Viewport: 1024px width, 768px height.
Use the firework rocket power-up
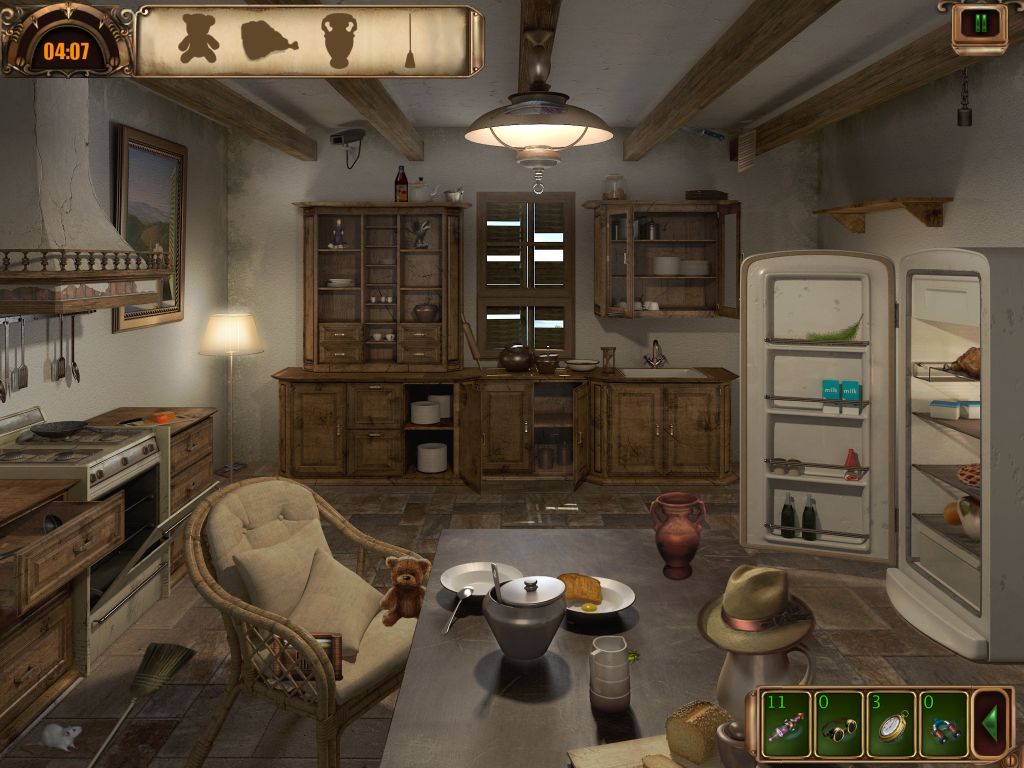click(x=786, y=724)
